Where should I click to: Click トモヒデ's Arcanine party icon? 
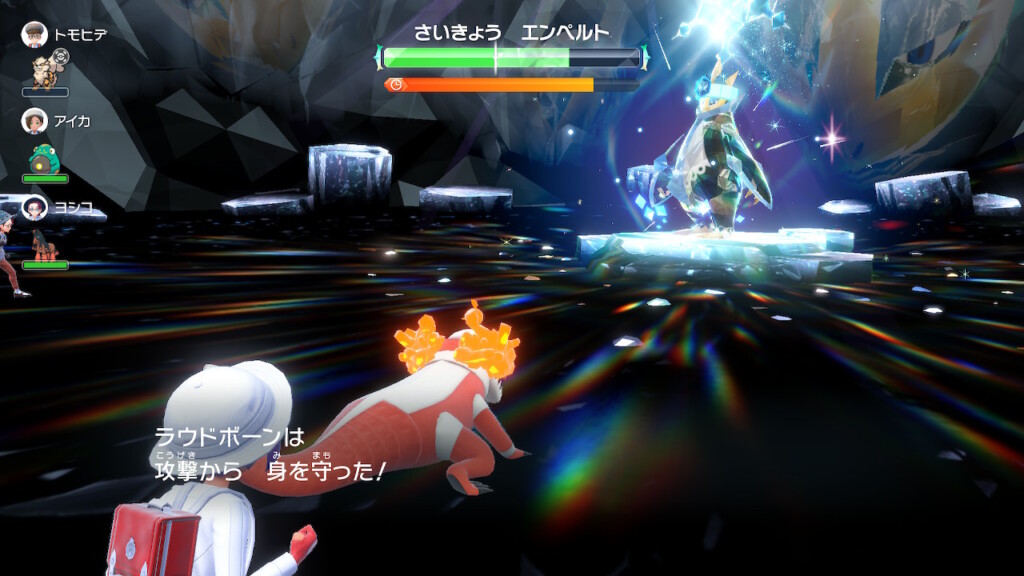tap(44, 70)
